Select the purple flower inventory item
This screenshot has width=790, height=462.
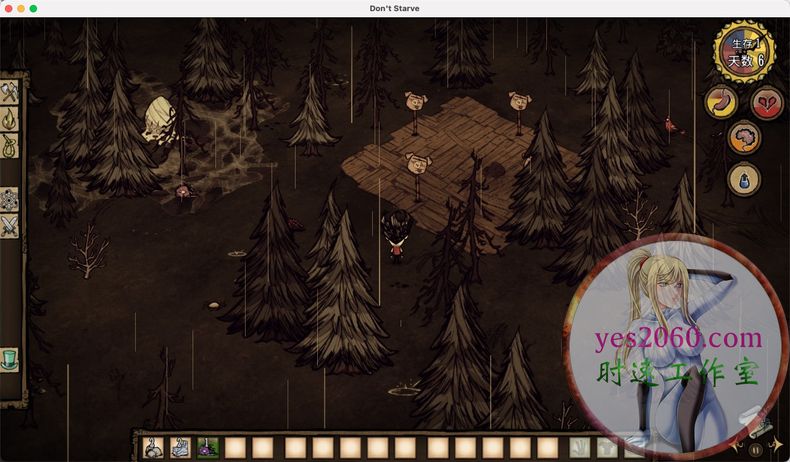(208, 448)
